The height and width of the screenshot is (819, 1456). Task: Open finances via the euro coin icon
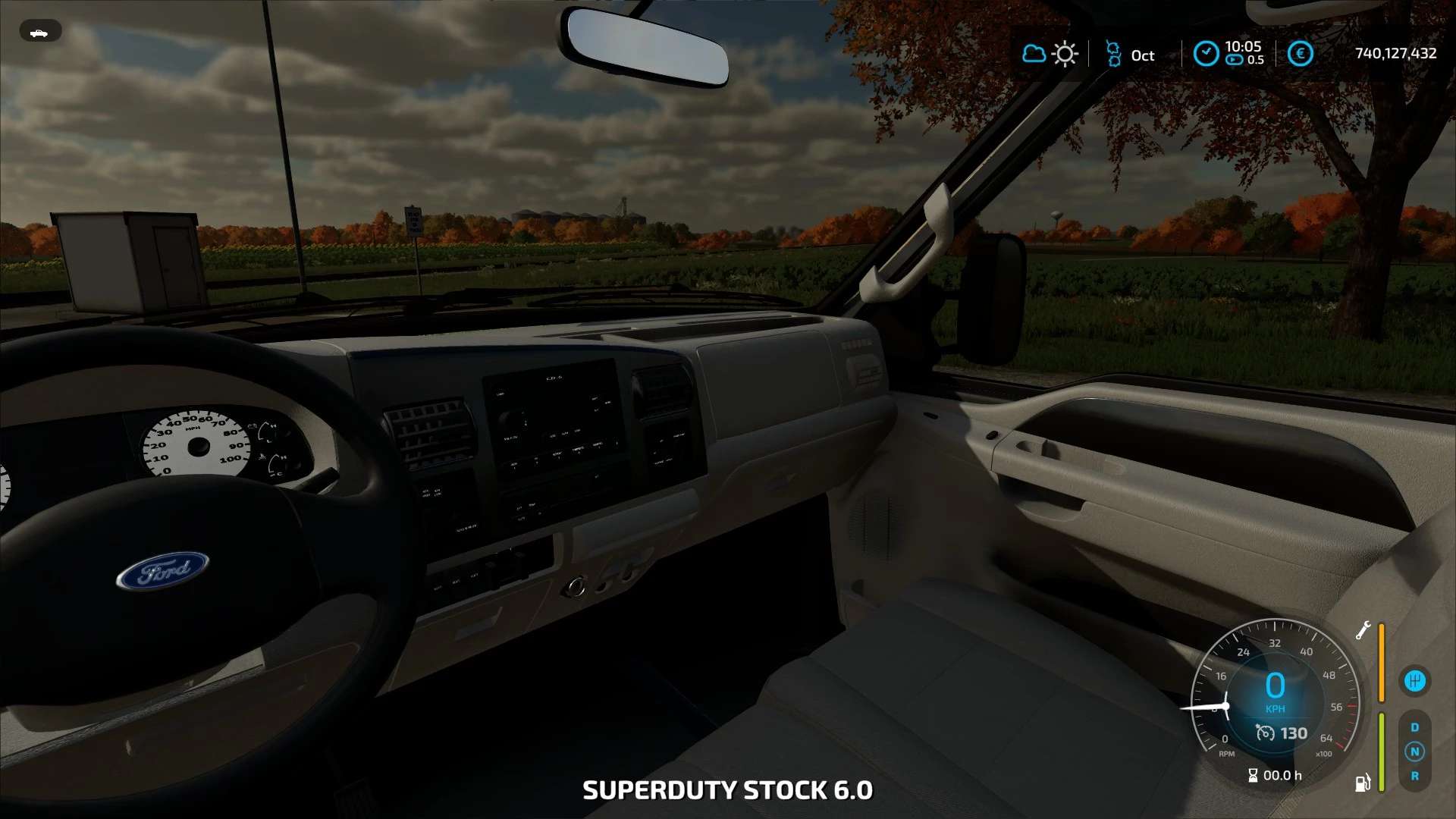(1300, 54)
